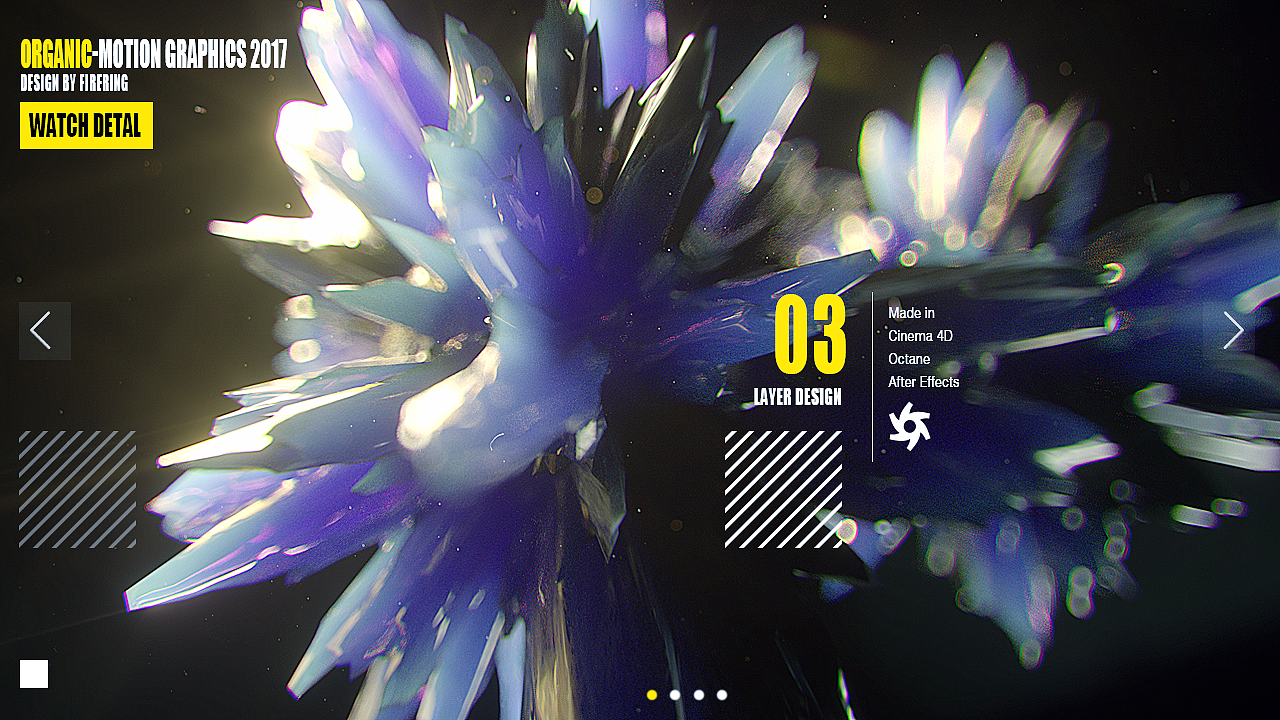
Task: Click the right slider navigation arrow
Action: click(1233, 330)
